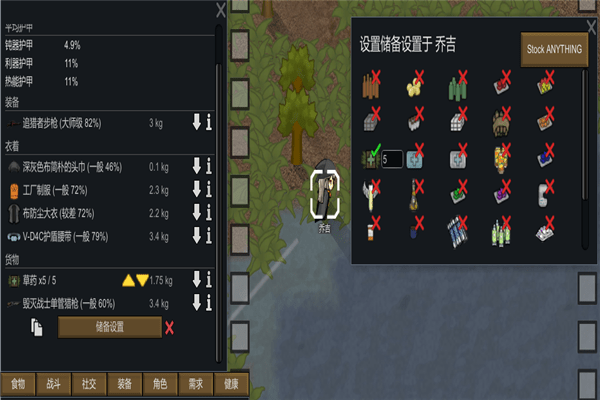Open the 社交 social tab

[x=88, y=383]
